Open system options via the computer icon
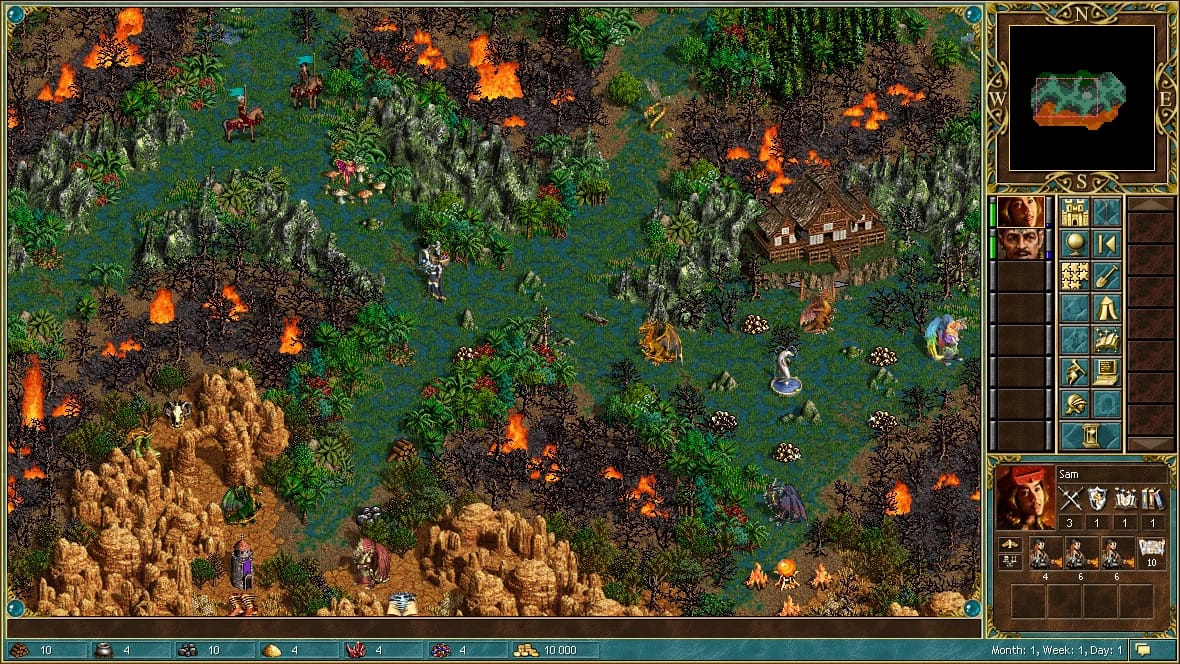Viewport: 1180px width, 664px height. 1106,371
